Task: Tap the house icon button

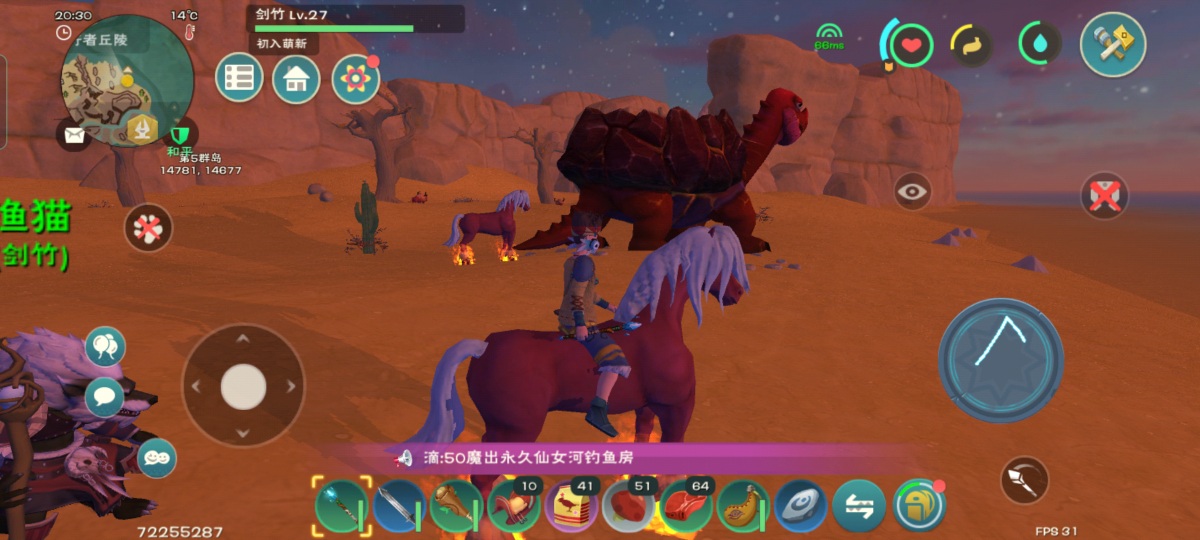Action: 296,79
